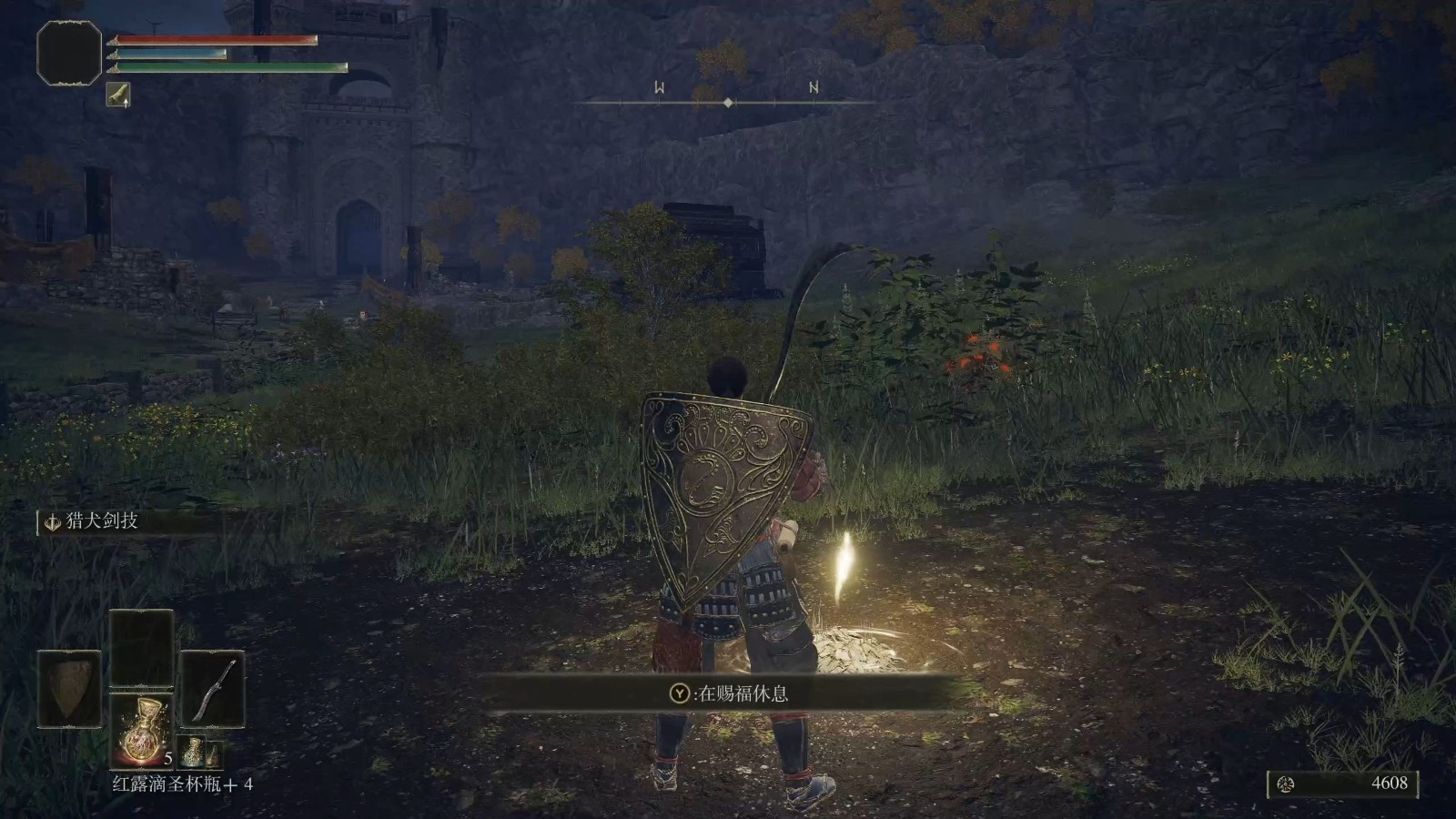Click the compass bar

(727, 102)
